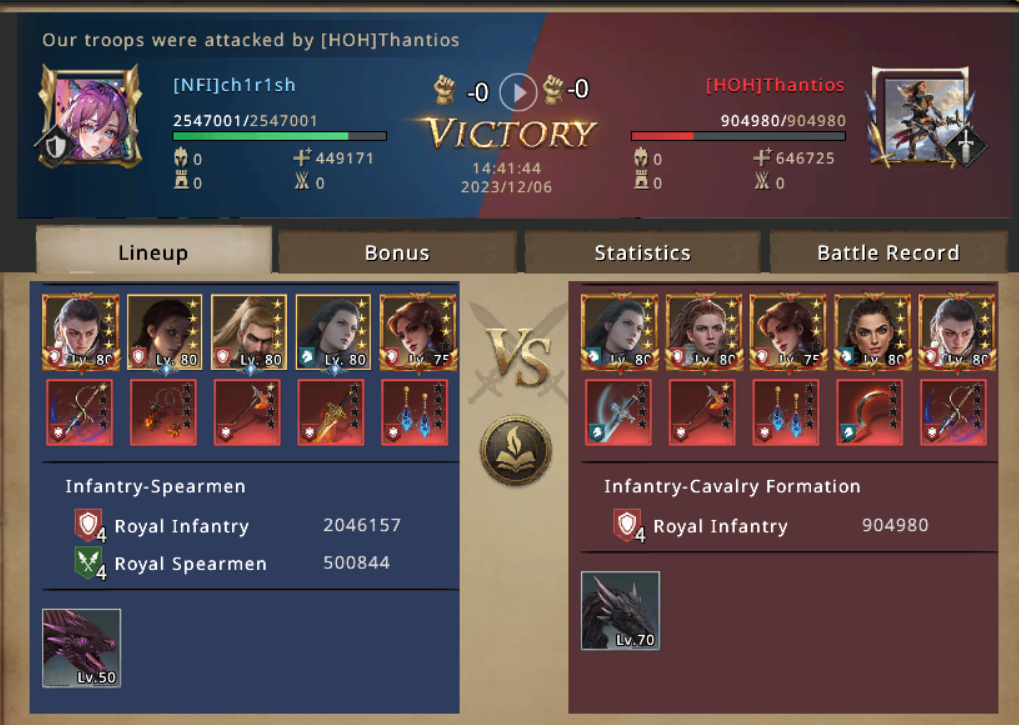1019x725 pixels.
Task: Inspect the purple Lv.50 dragon
Action: pos(81,648)
